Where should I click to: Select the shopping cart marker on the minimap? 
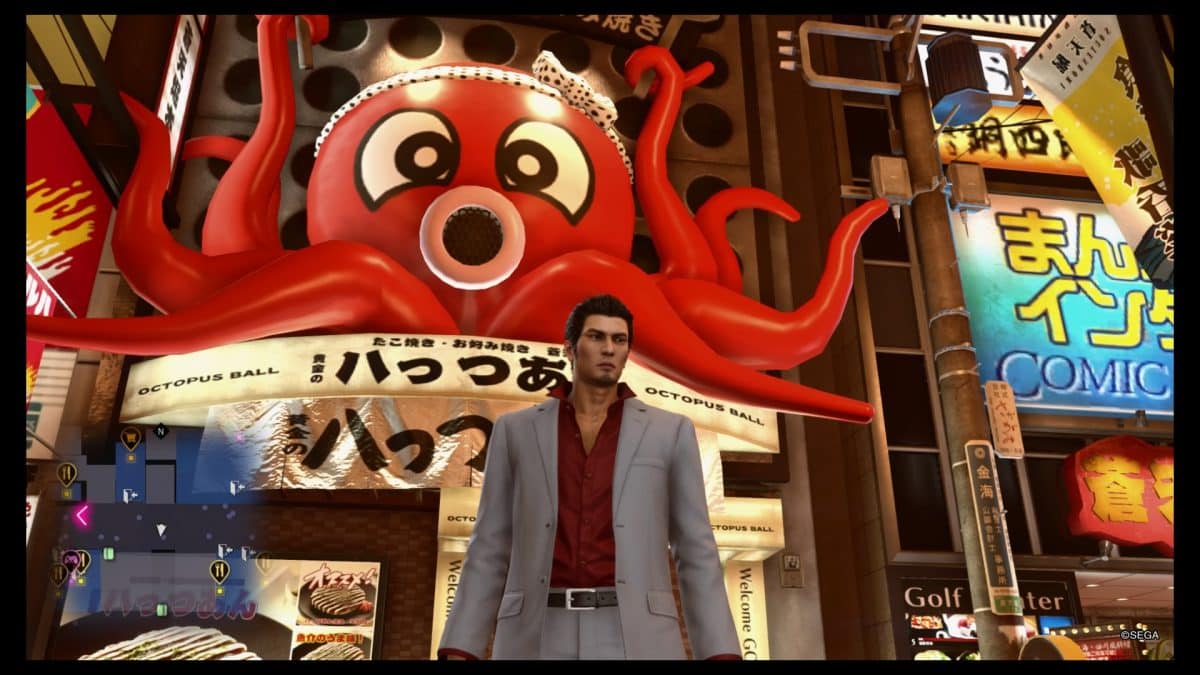[x=130, y=436]
